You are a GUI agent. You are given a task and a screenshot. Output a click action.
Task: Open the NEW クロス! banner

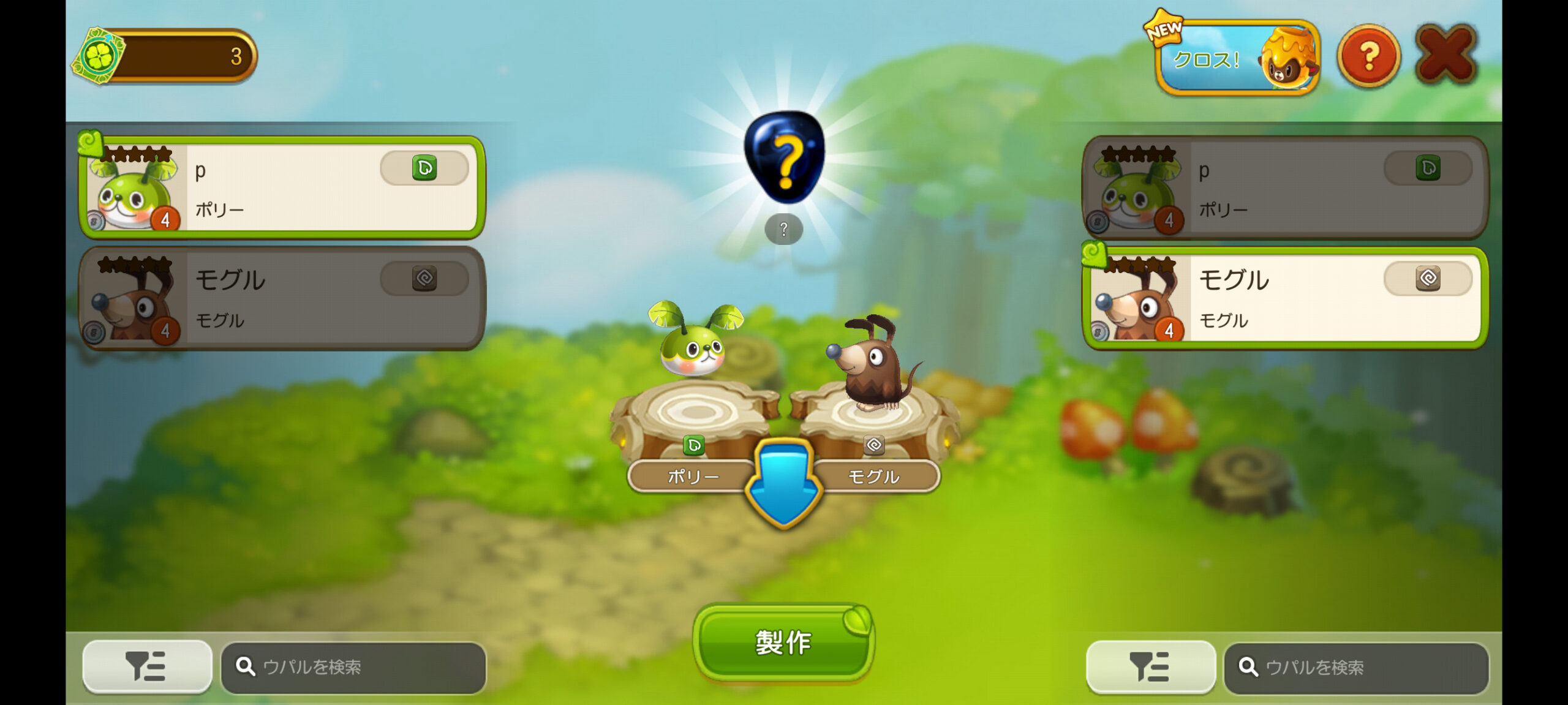click(x=1237, y=58)
